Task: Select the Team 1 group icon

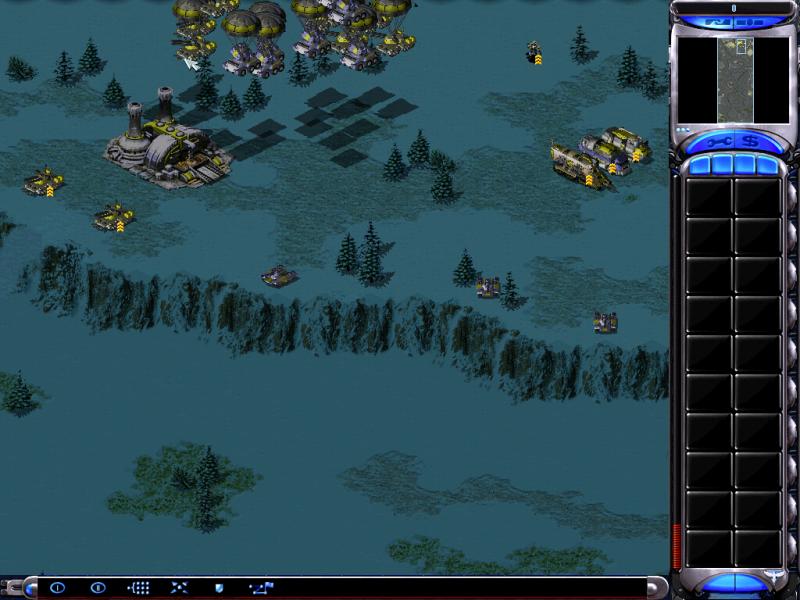Action: pos(57,588)
